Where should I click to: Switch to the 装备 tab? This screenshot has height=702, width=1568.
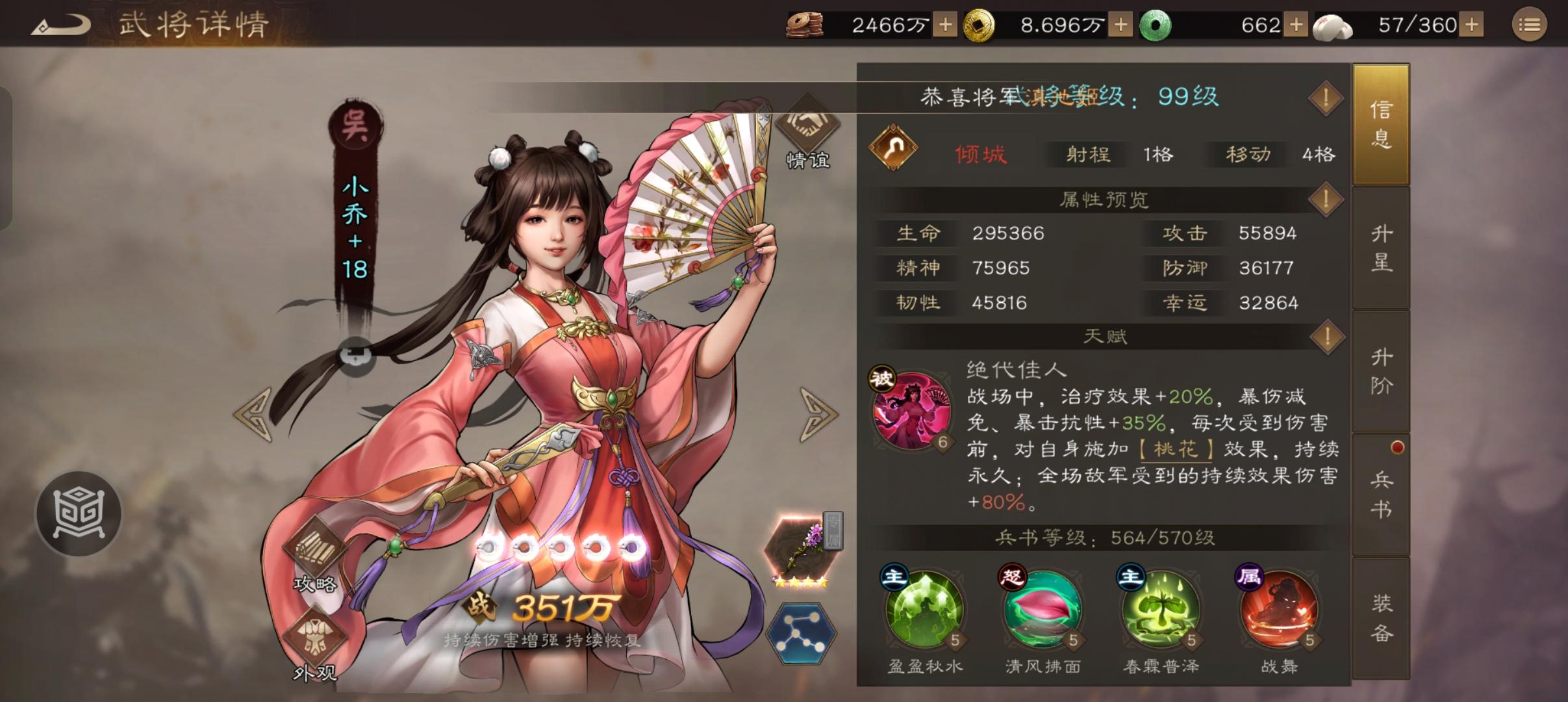click(x=1381, y=614)
